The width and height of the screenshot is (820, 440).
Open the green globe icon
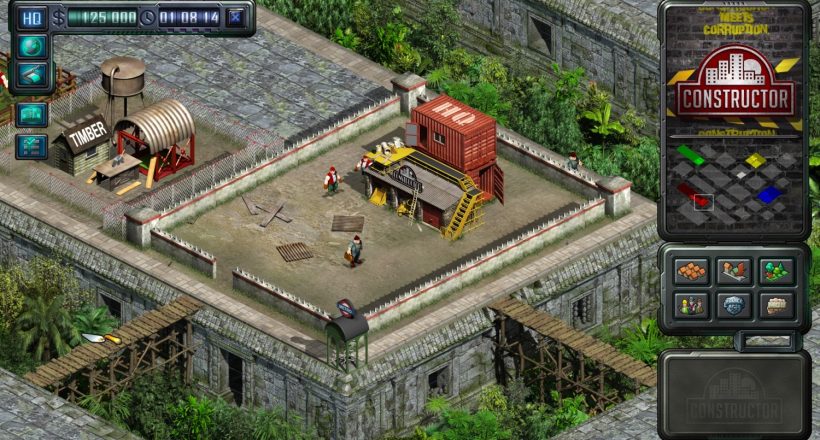(x=31, y=46)
